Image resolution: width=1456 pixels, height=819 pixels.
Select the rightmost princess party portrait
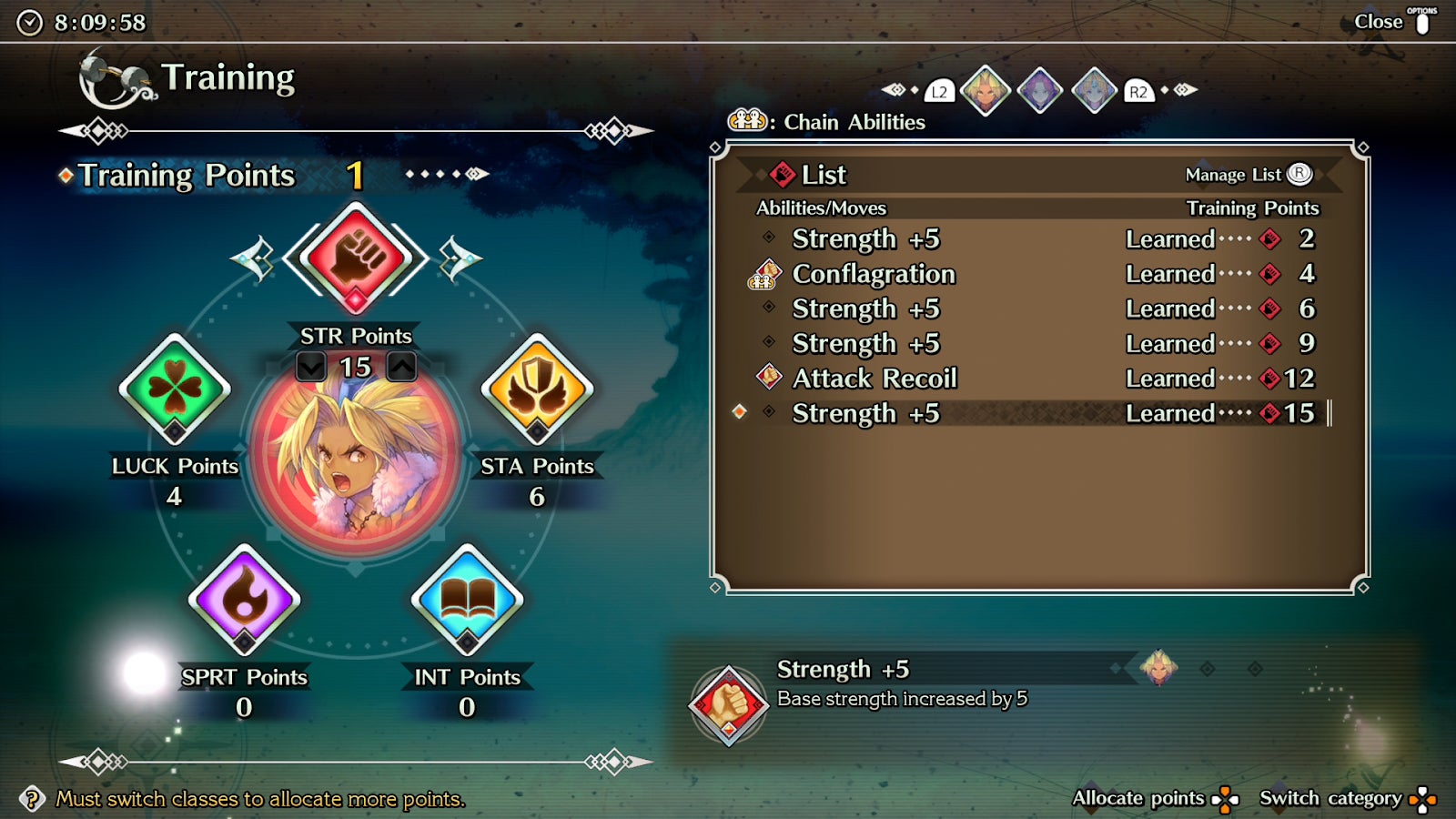coord(1095,91)
